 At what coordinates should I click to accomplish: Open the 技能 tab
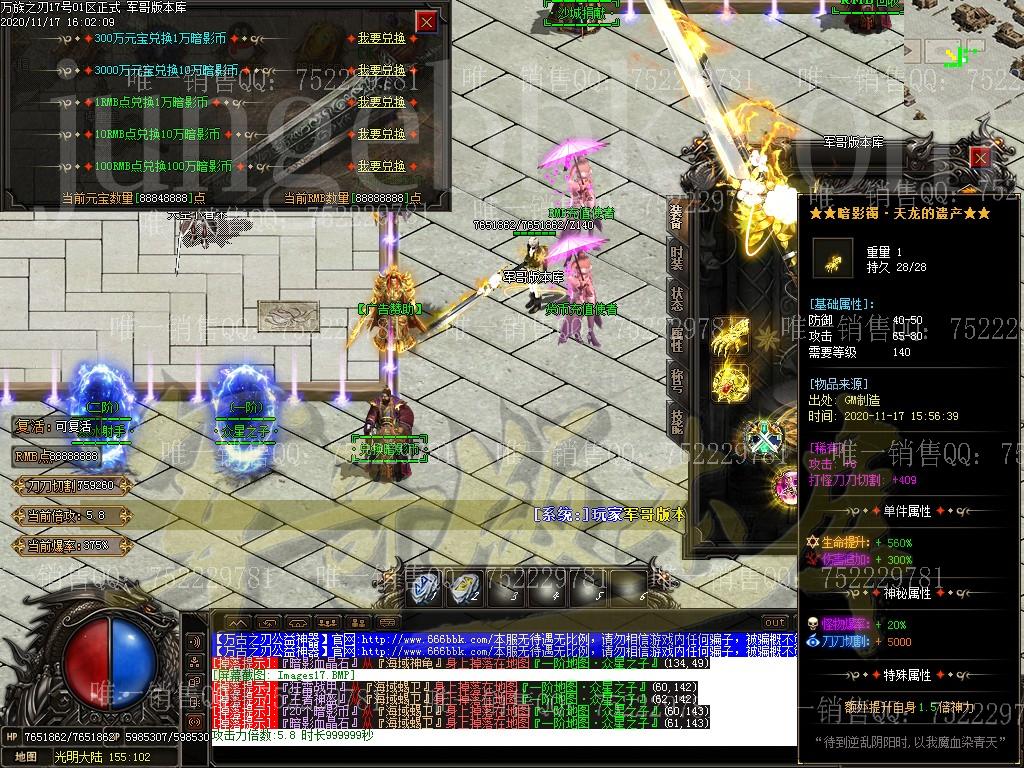[x=677, y=422]
